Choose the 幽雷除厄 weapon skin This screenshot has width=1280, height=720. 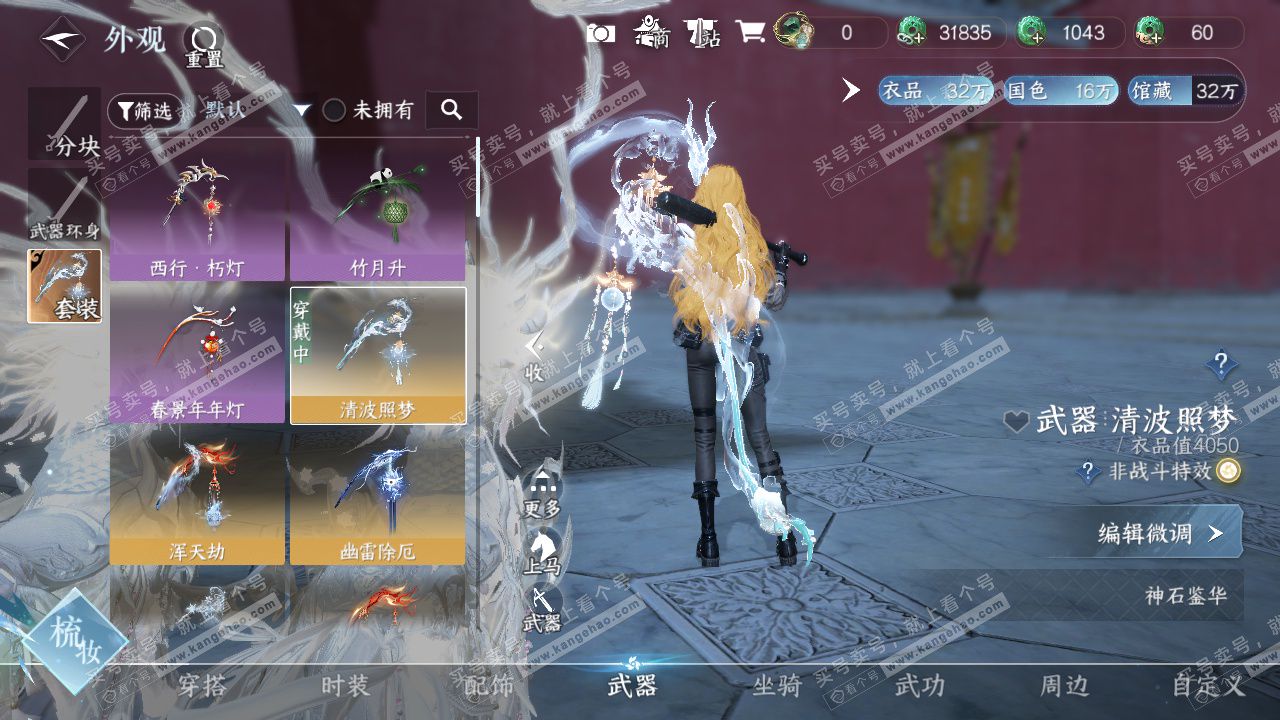(x=377, y=497)
